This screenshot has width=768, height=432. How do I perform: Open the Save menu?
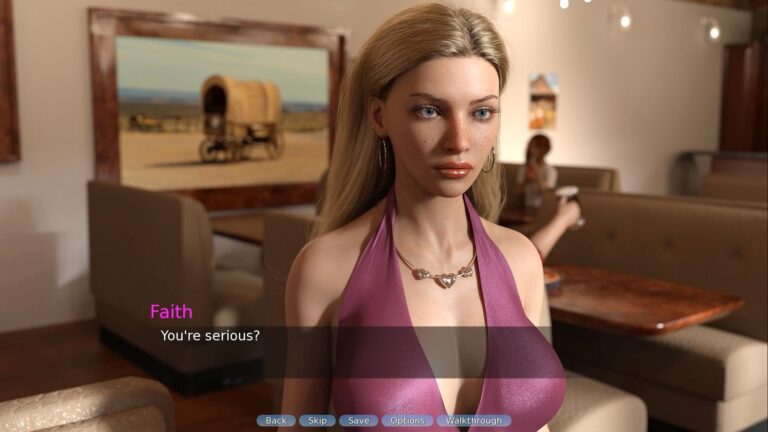(358, 421)
